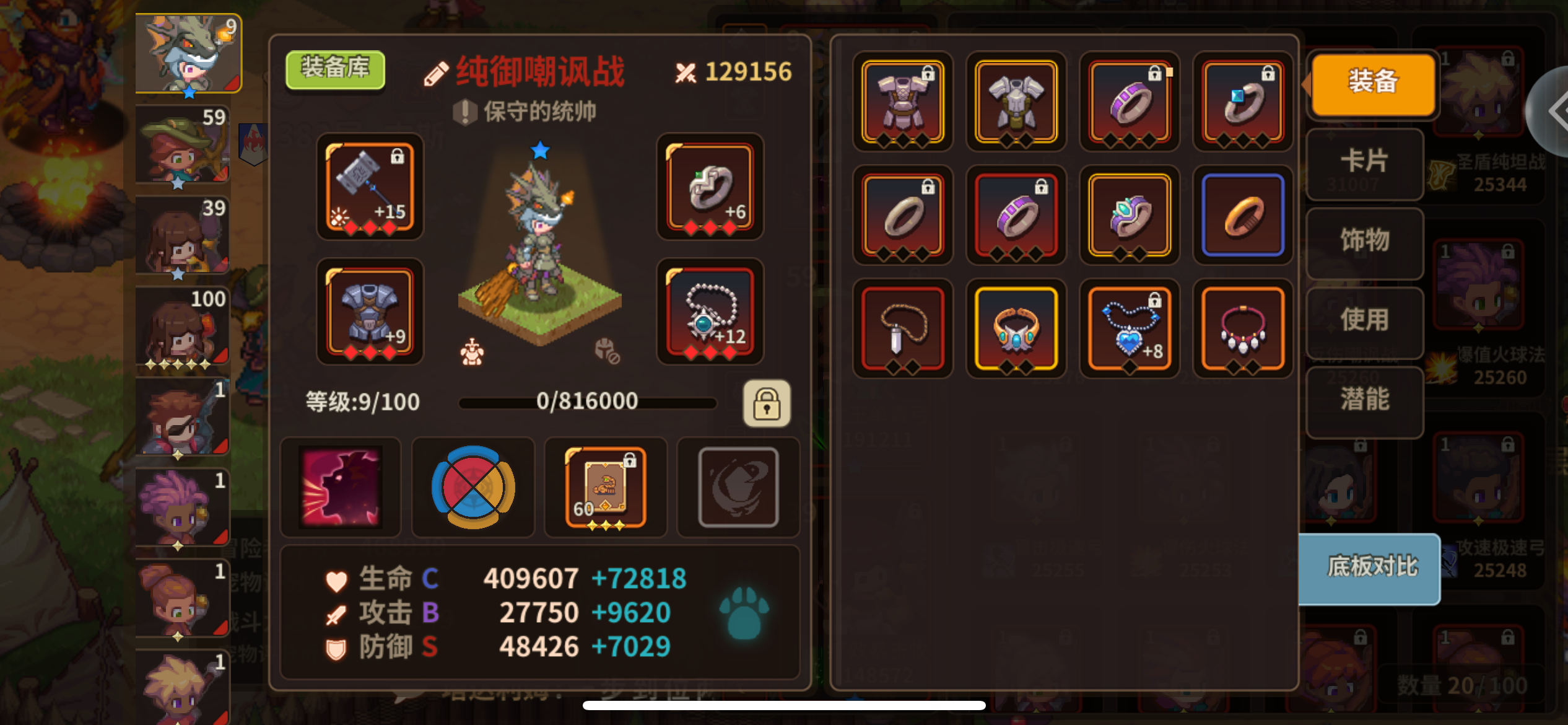
Task: Open the red beast skill icon
Action: point(341,487)
